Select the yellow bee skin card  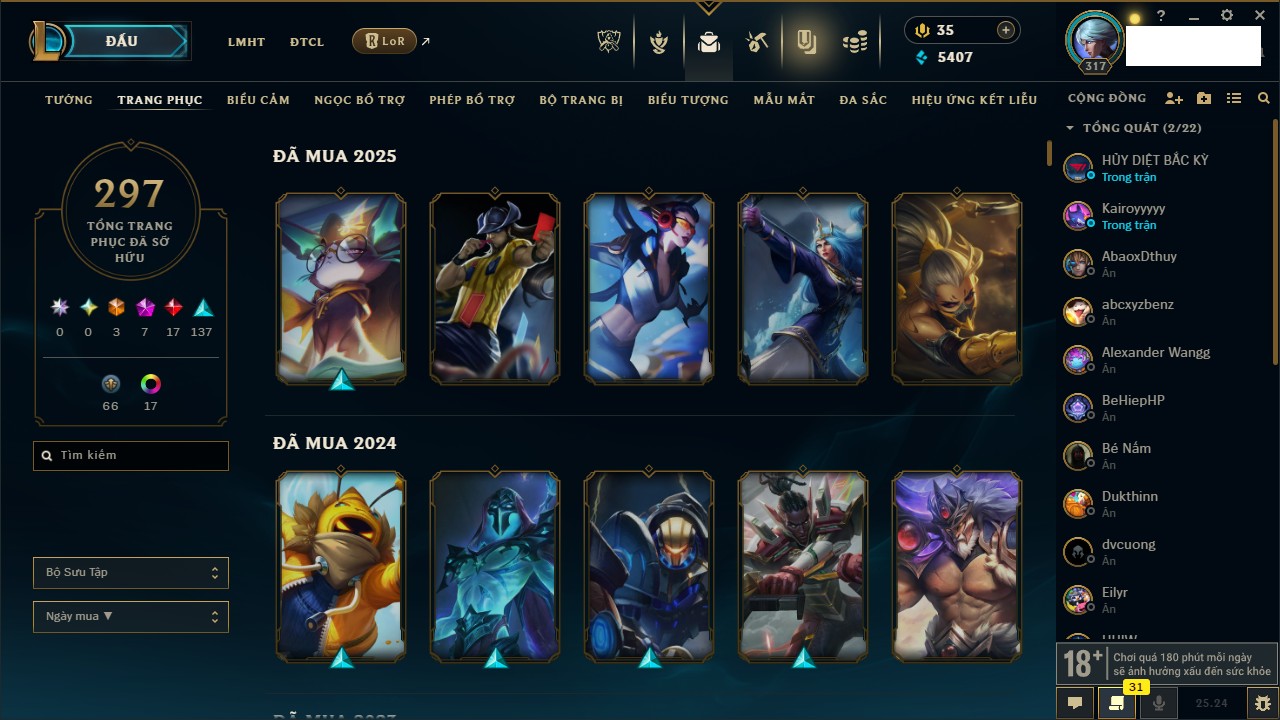click(x=341, y=565)
